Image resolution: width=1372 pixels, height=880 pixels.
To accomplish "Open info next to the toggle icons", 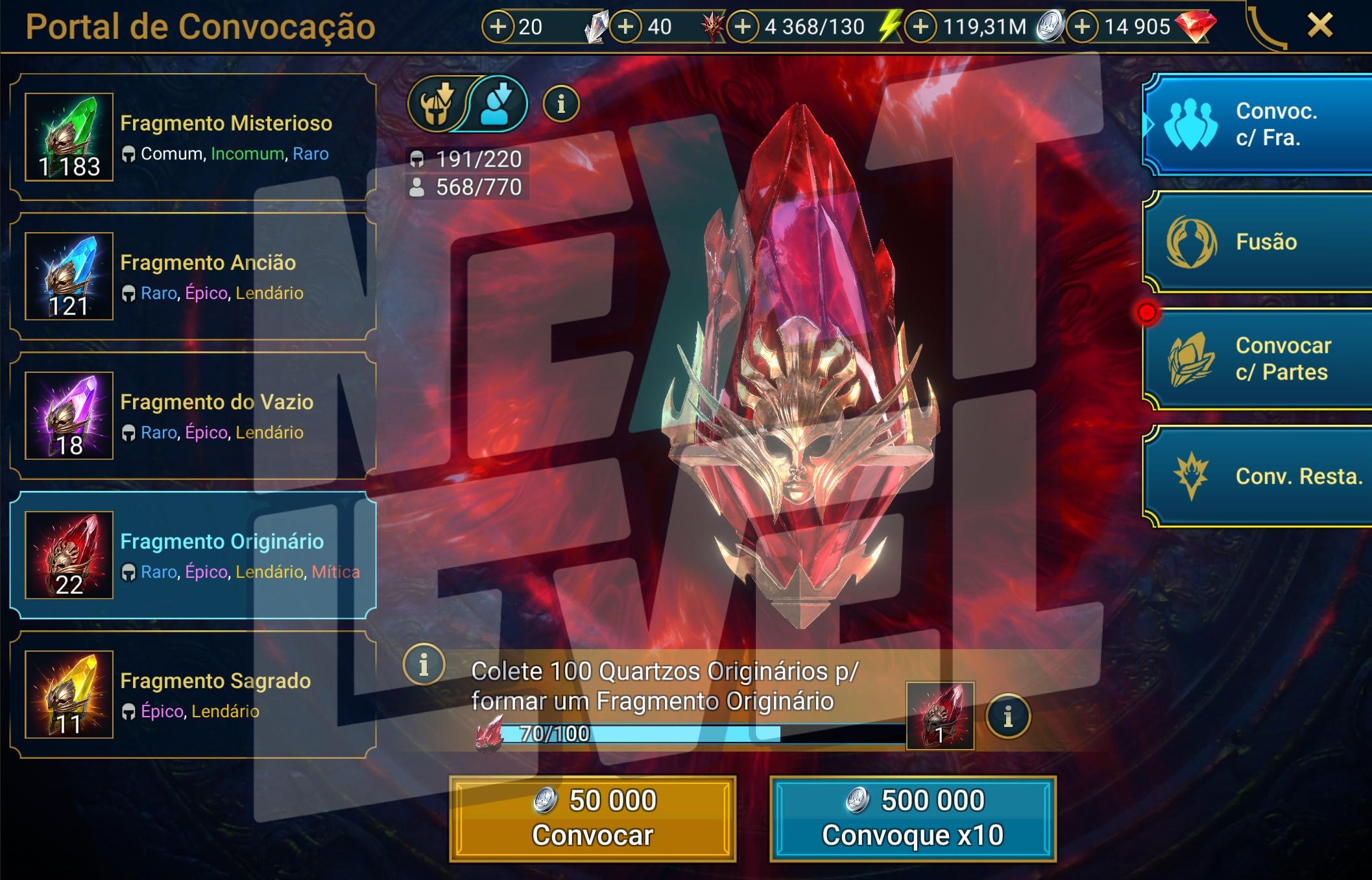I will coord(561,104).
